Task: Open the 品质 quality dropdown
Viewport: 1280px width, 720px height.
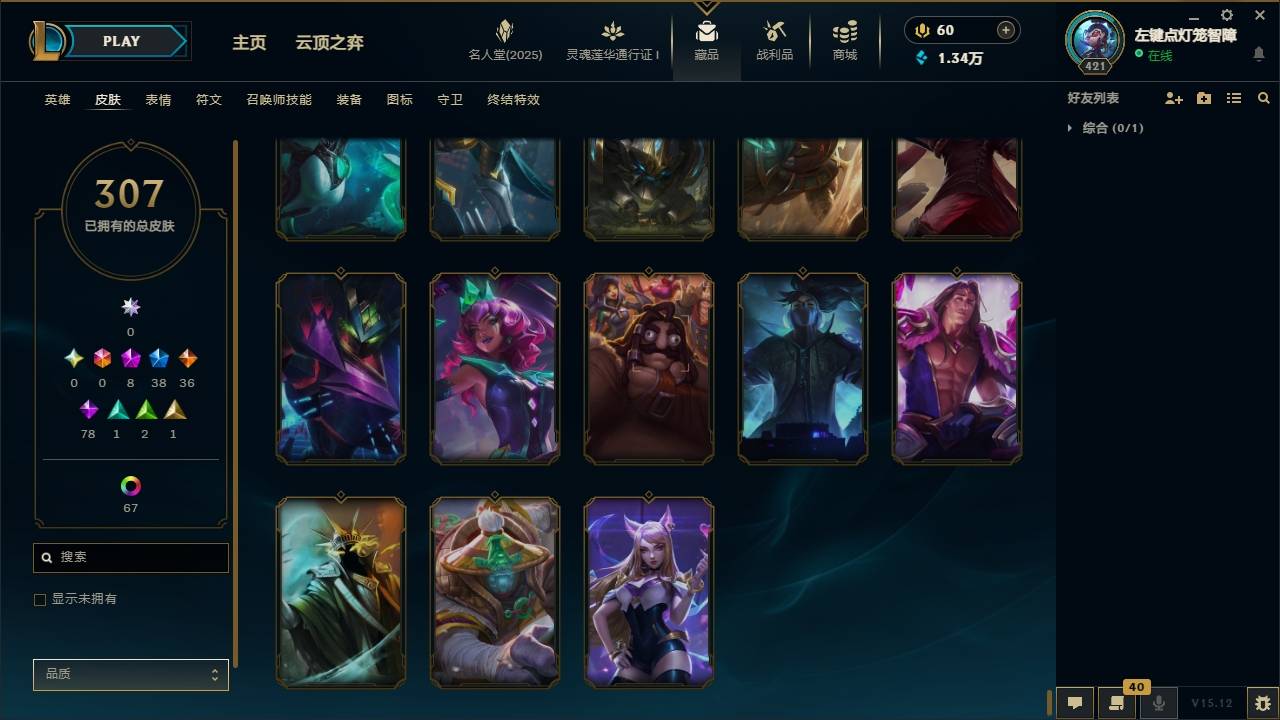Action: 130,675
